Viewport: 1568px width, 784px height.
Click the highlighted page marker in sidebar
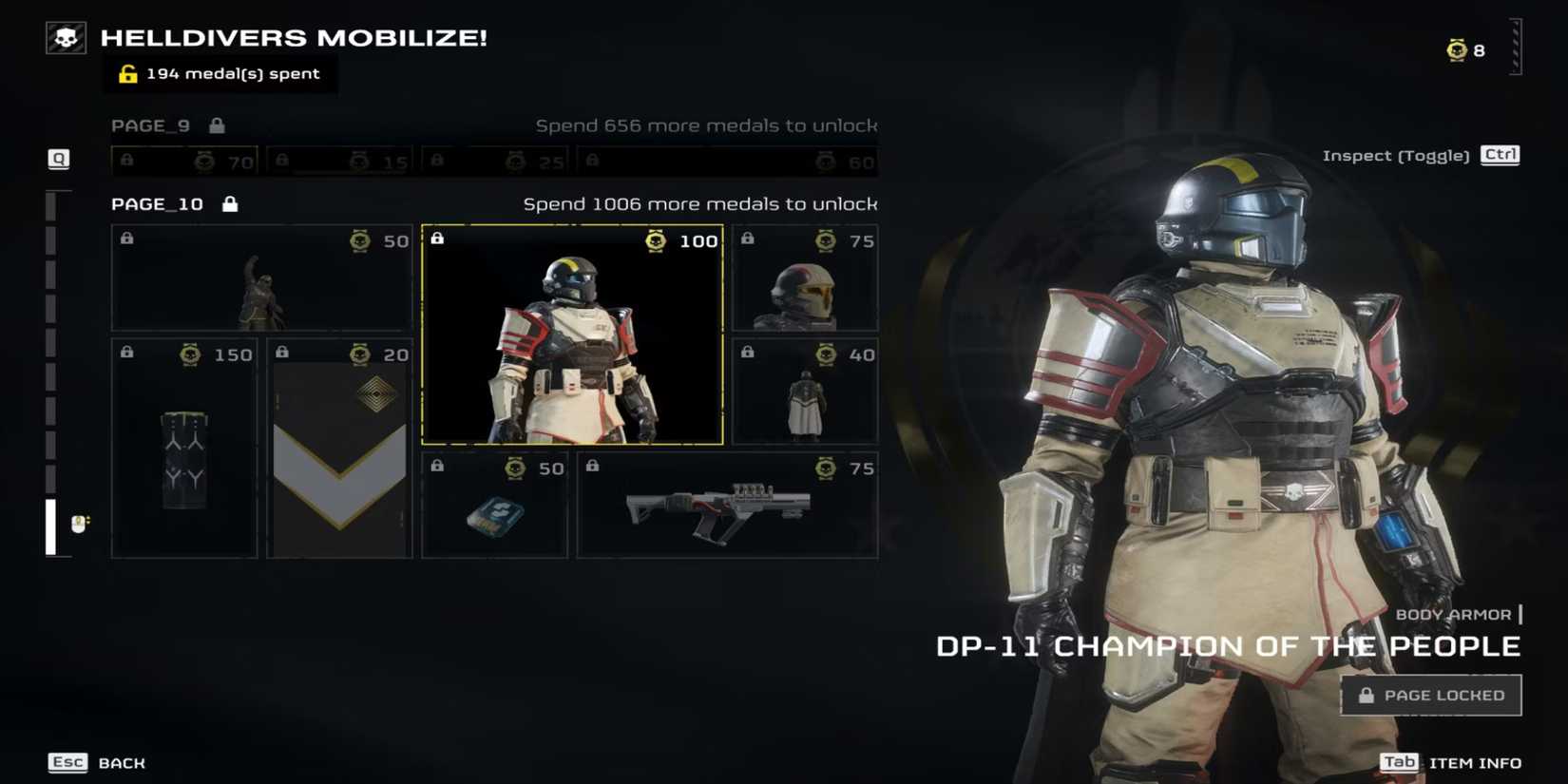[51, 526]
